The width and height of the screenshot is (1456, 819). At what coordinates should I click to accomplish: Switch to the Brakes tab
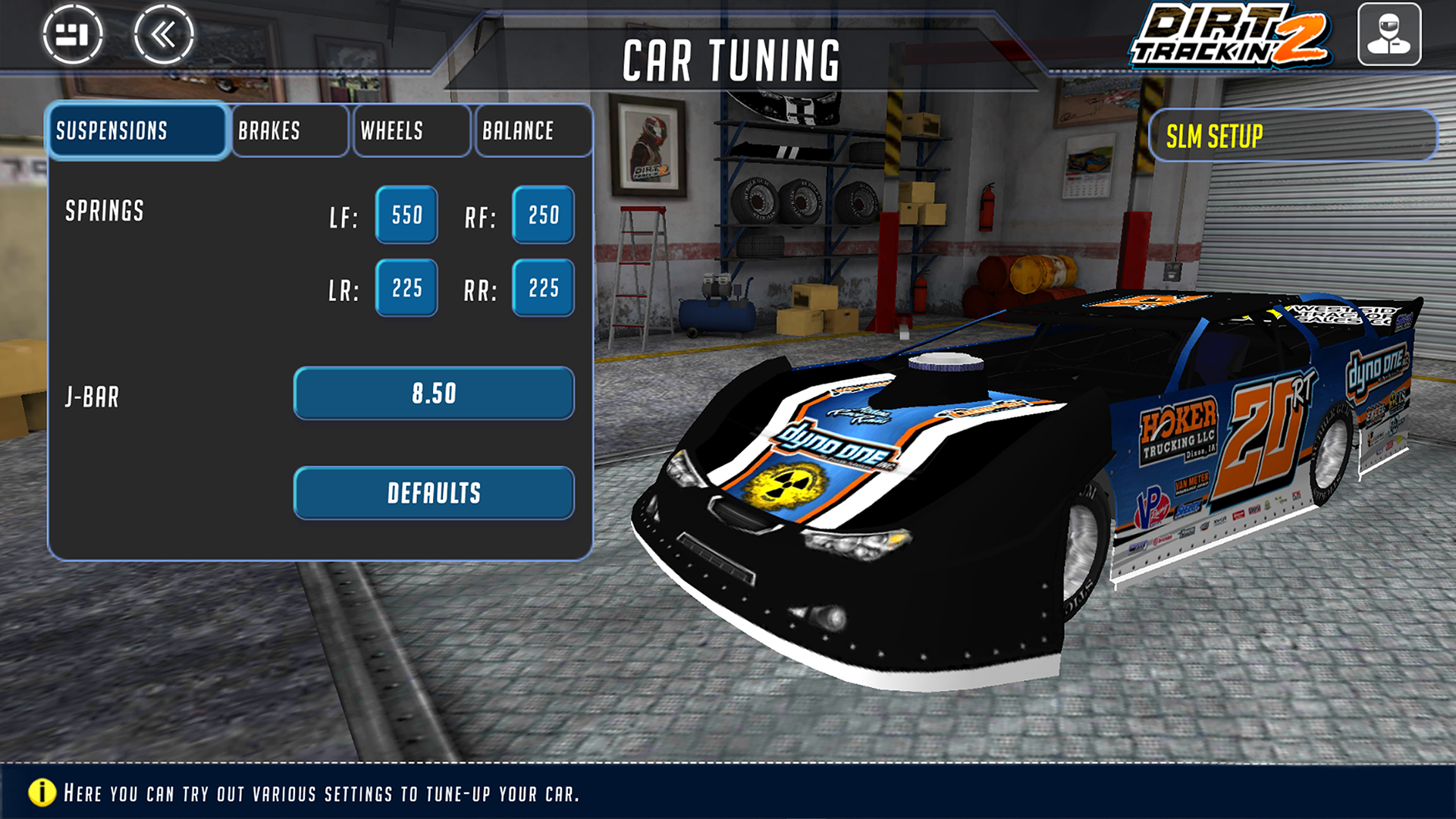(x=290, y=131)
